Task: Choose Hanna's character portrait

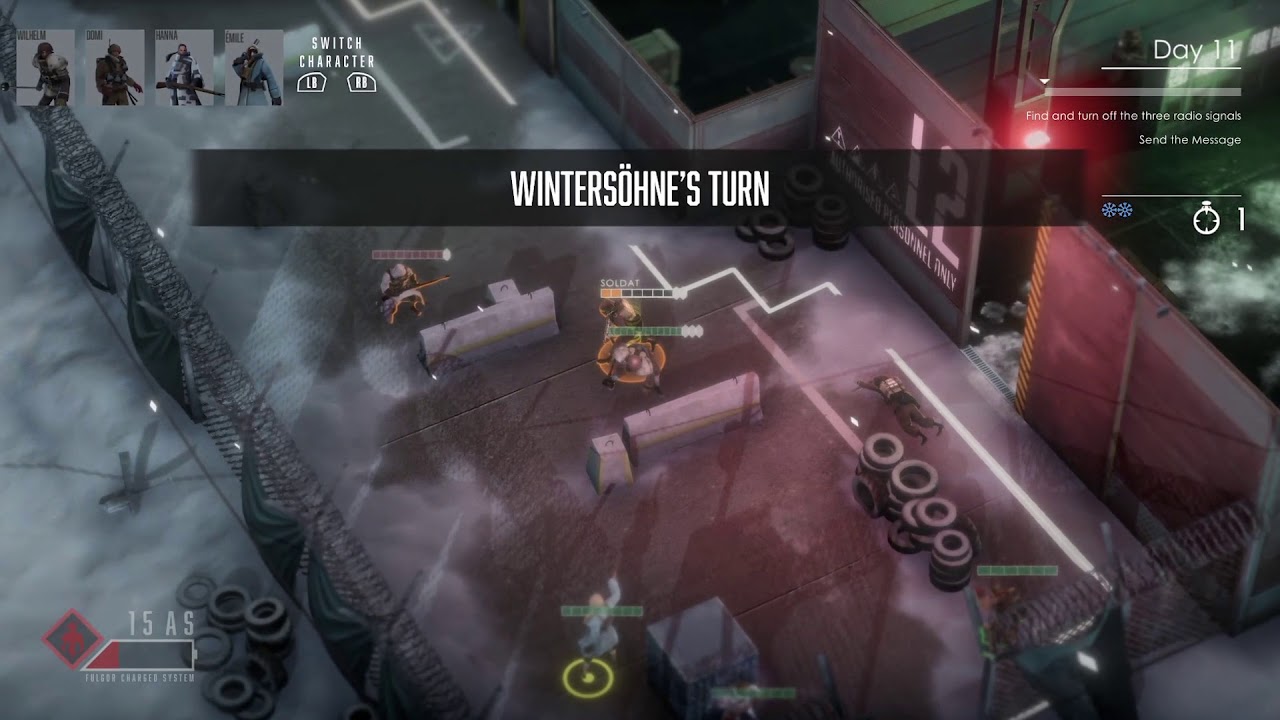Action: [184, 68]
